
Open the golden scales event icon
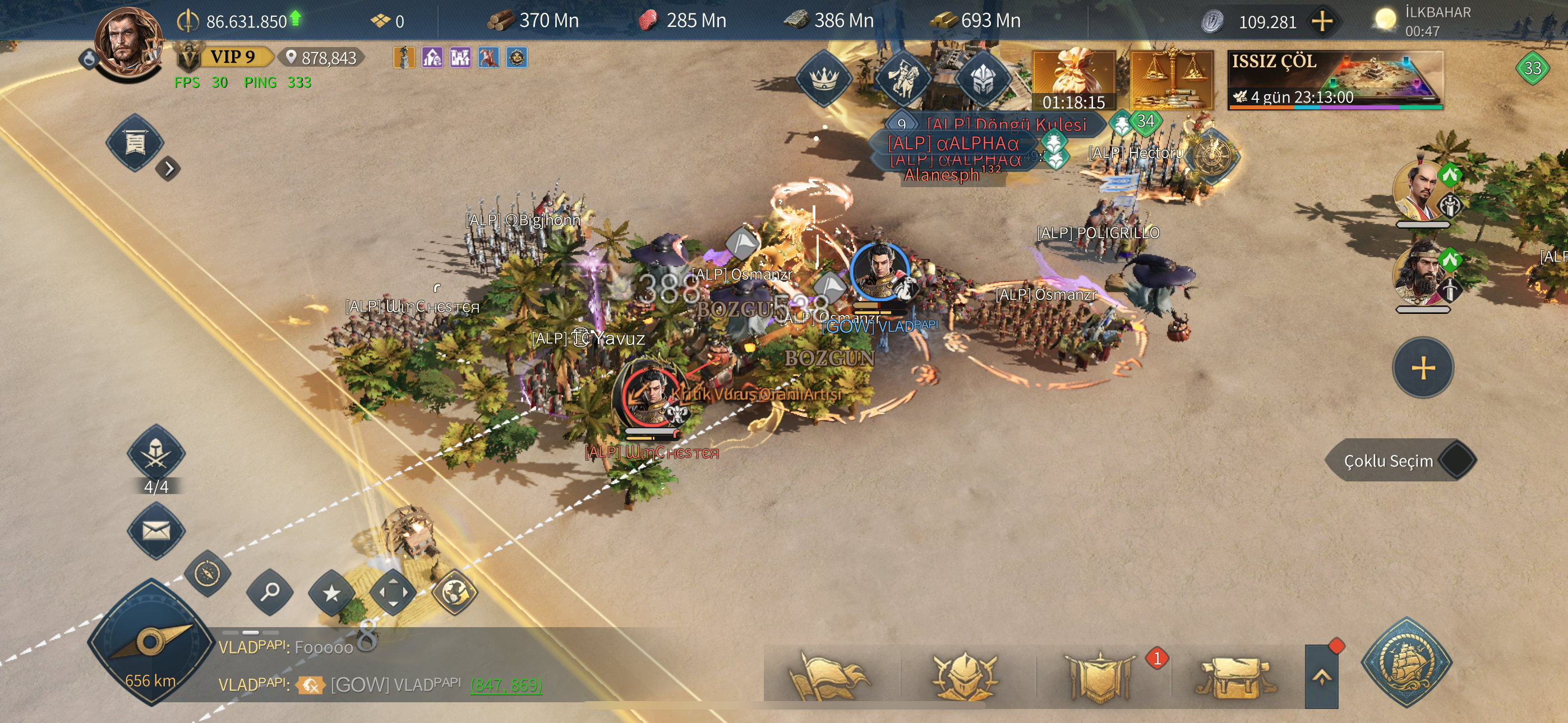[1171, 80]
